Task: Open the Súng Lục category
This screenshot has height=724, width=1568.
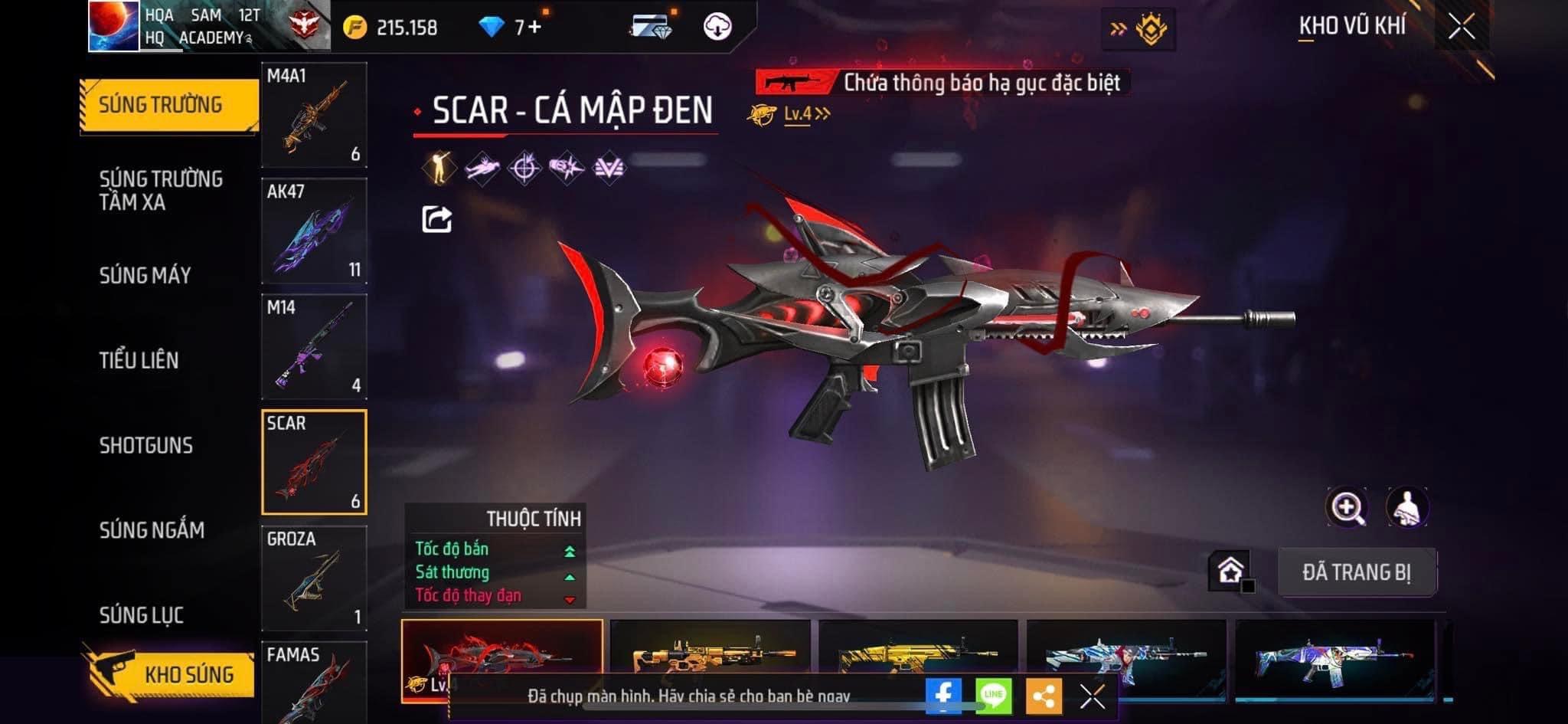Action: coord(141,614)
